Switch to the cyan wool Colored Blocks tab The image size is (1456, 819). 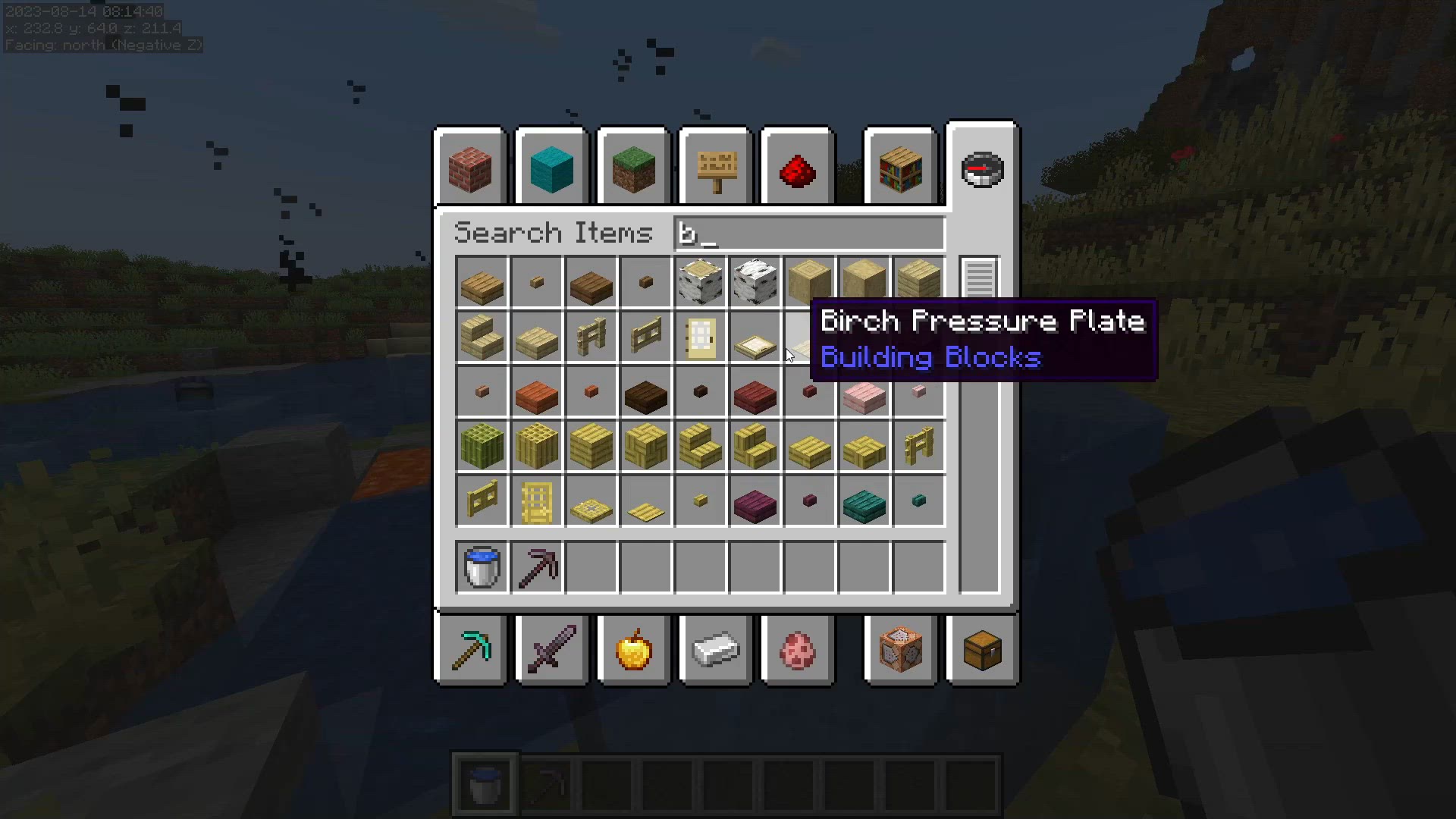[x=552, y=168]
